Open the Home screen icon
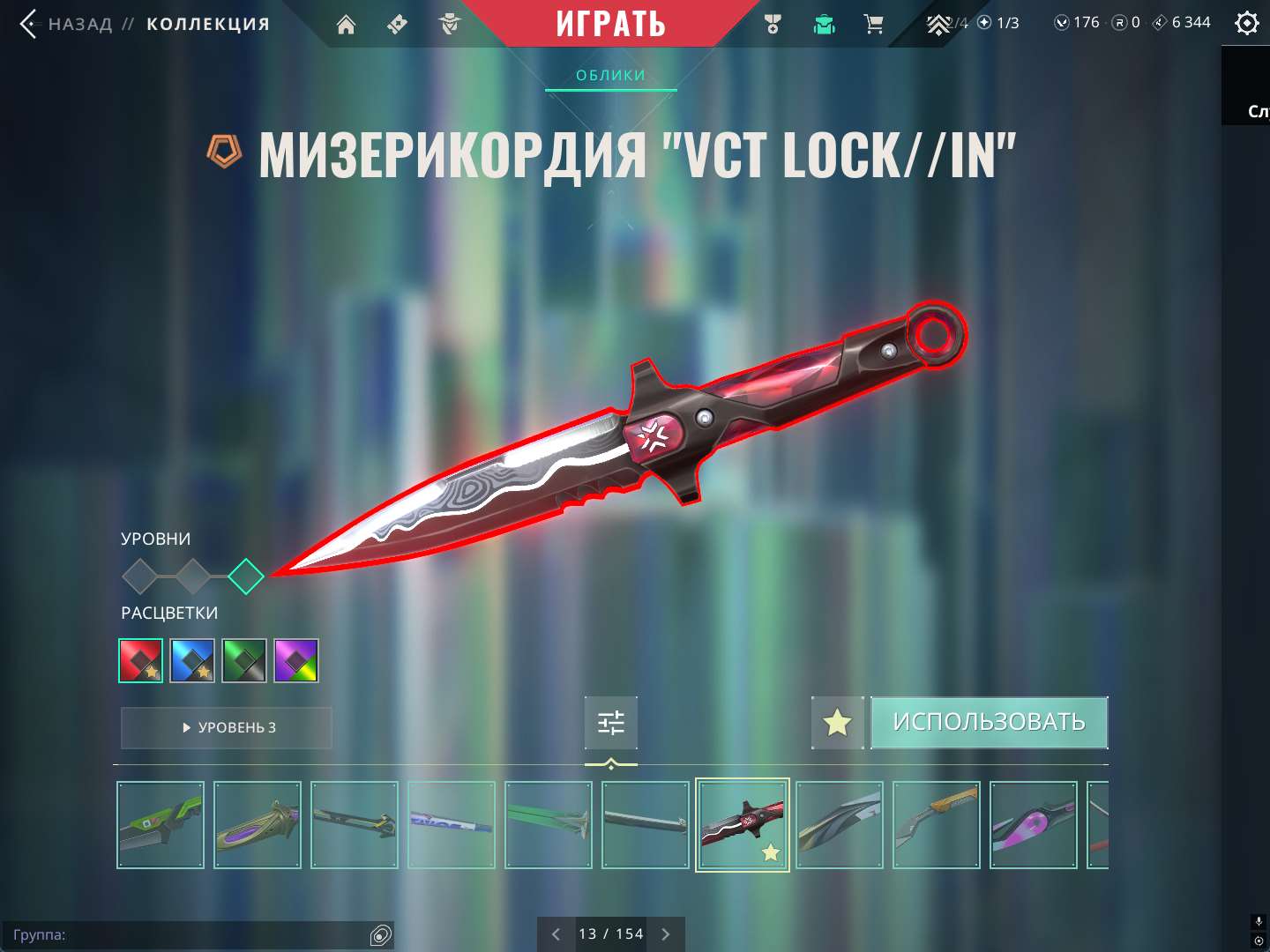Screen dimensions: 1270x952 [x=345, y=25]
